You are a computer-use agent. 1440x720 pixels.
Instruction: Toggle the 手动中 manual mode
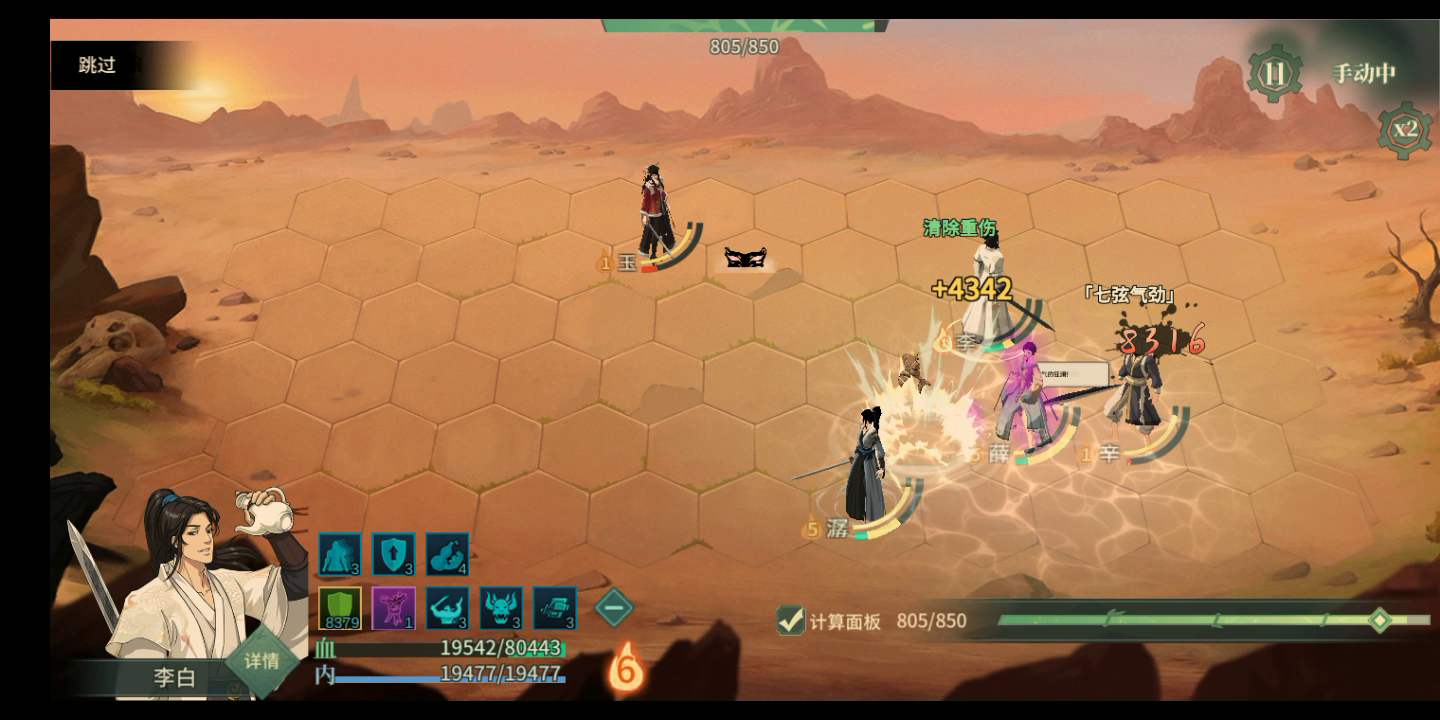(1363, 73)
